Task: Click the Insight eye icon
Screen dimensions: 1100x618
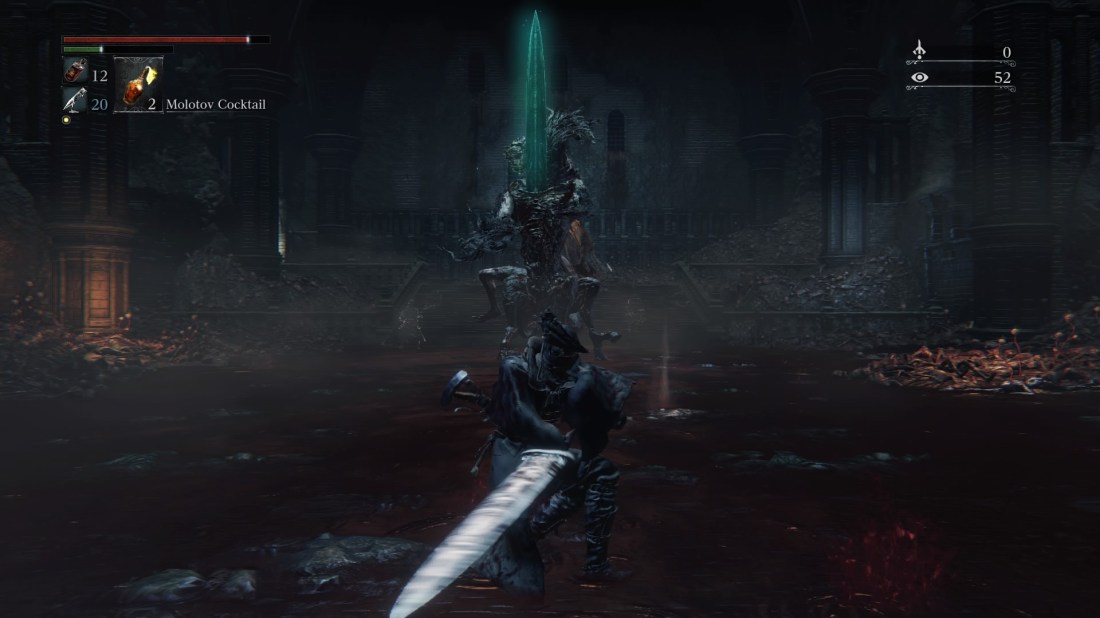Action: (920, 78)
